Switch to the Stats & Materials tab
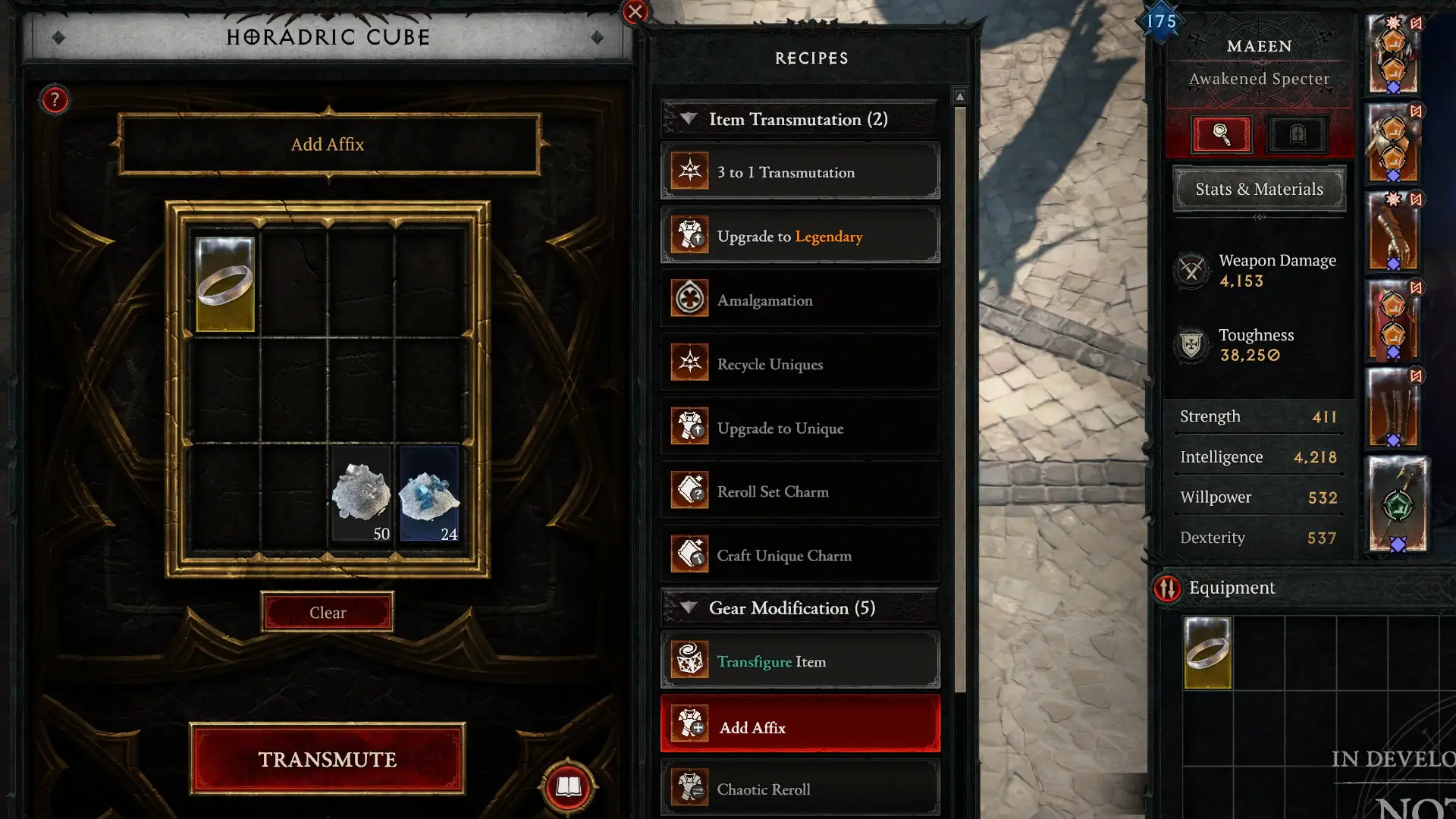Viewport: 1456px width, 819px height. [x=1258, y=188]
